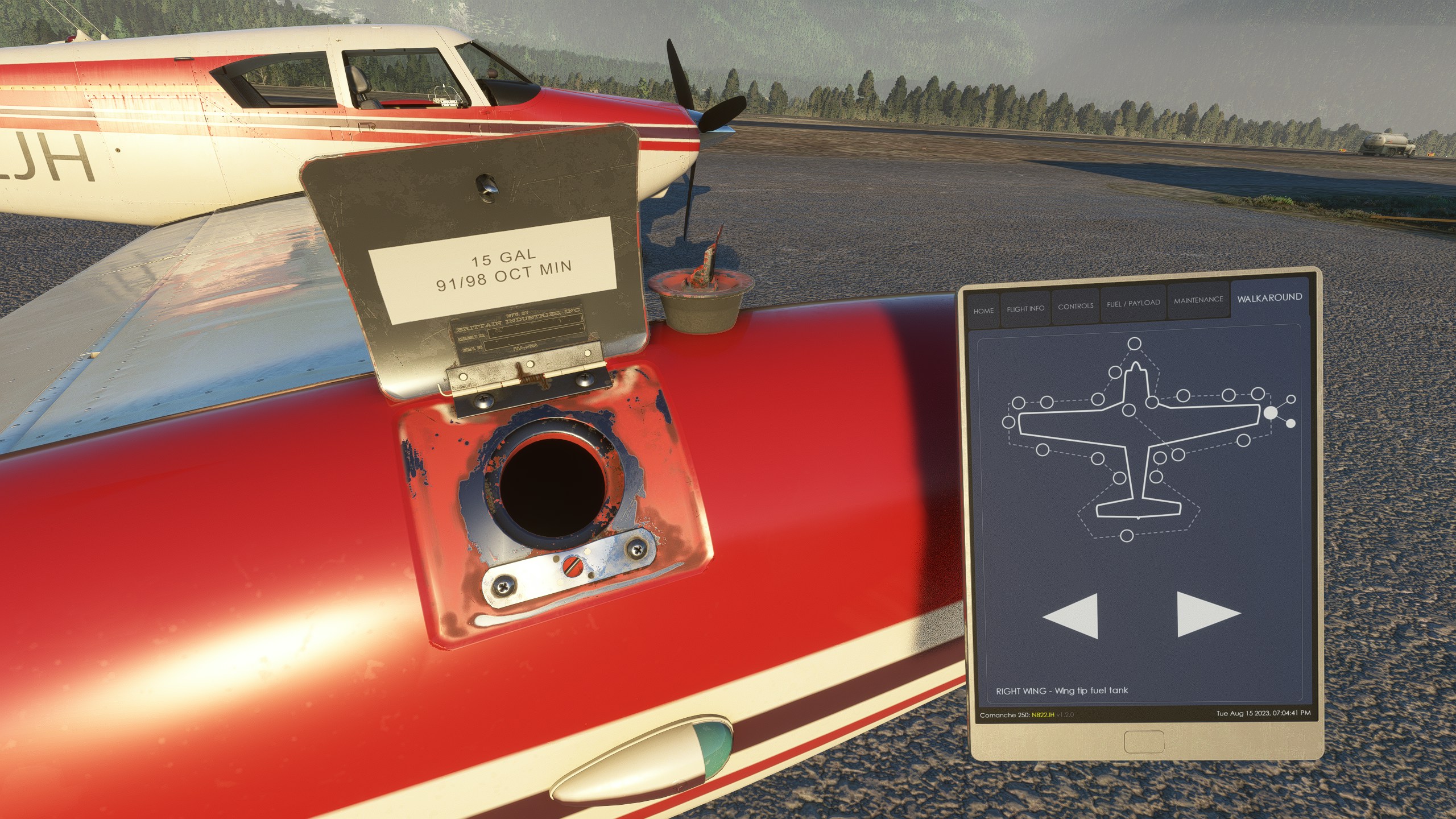Choose the walkaround point behind the tail
1456x819 pixels.
coord(1127,535)
